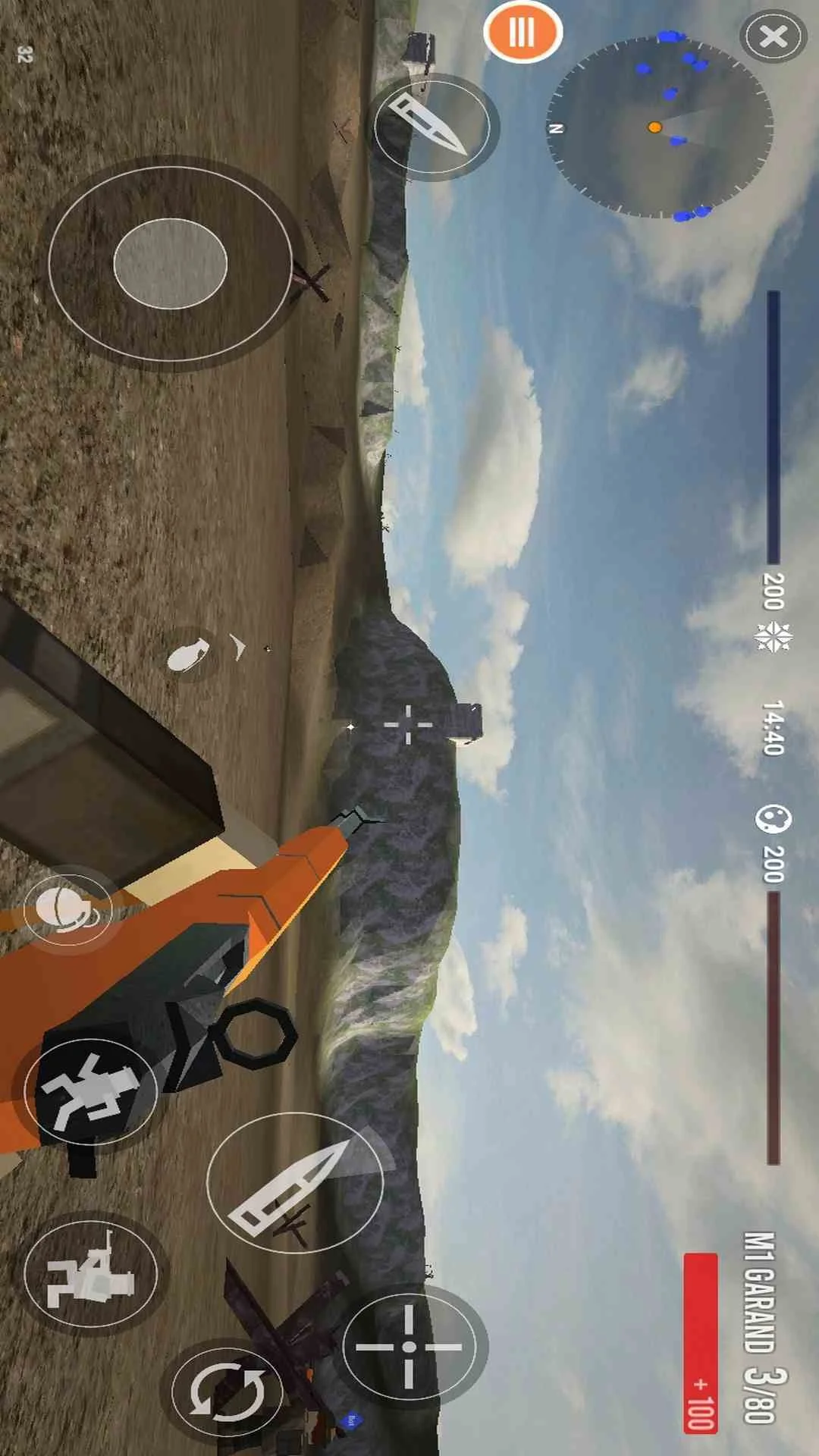This screenshot has height=1456, width=819.
Task: Aim down sights with the crosshair button
Action: coord(409,1347)
